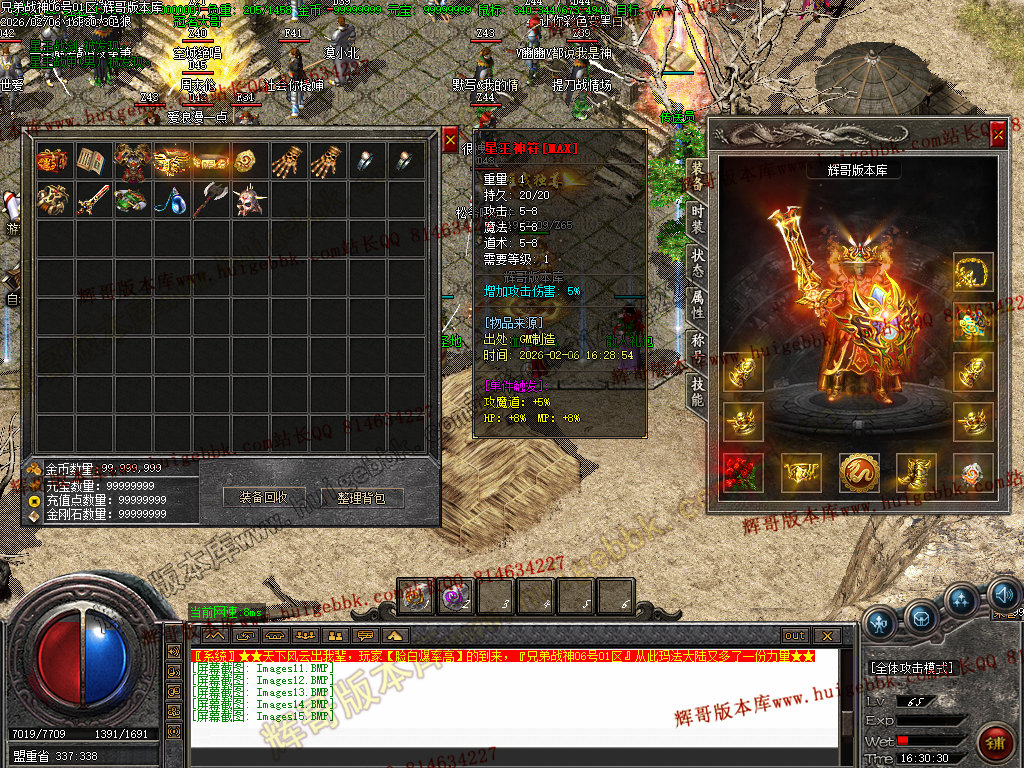1024x768 pixels.
Task: Select the dragon medallion equipment slot
Action: tap(859, 473)
